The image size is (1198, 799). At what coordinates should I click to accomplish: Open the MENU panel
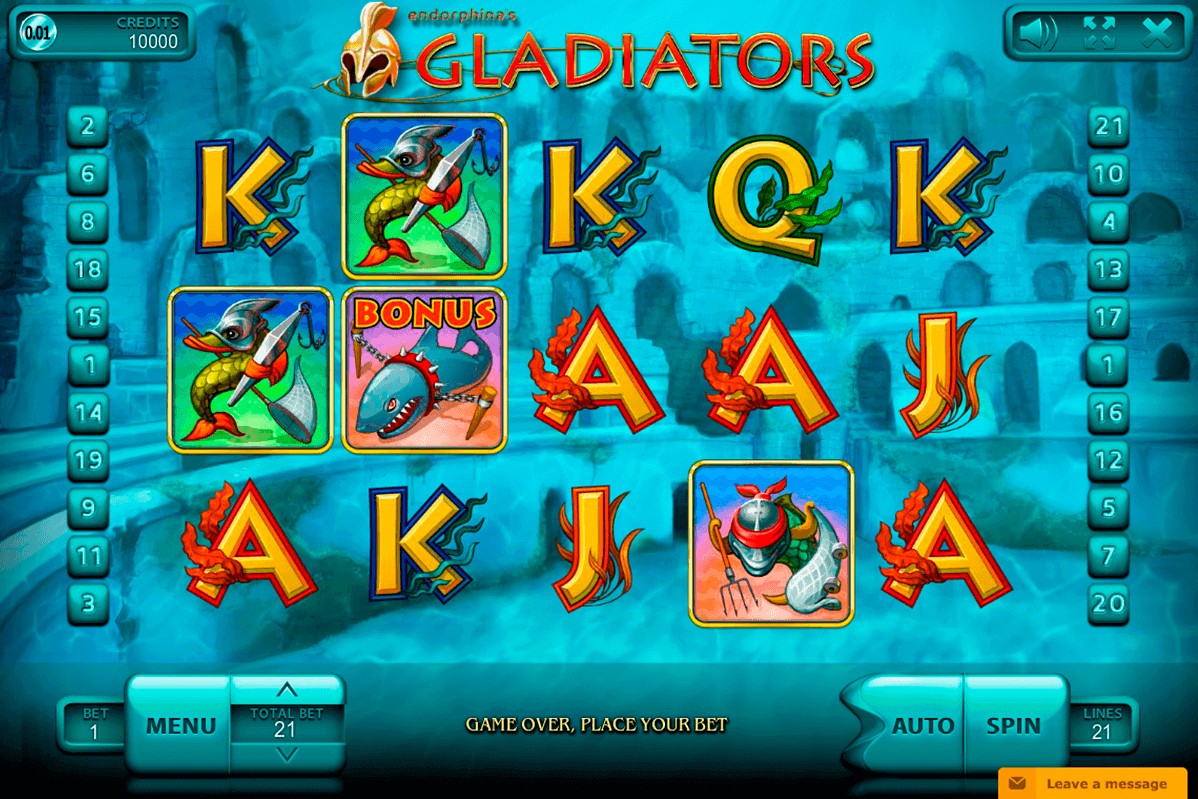[x=180, y=725]
